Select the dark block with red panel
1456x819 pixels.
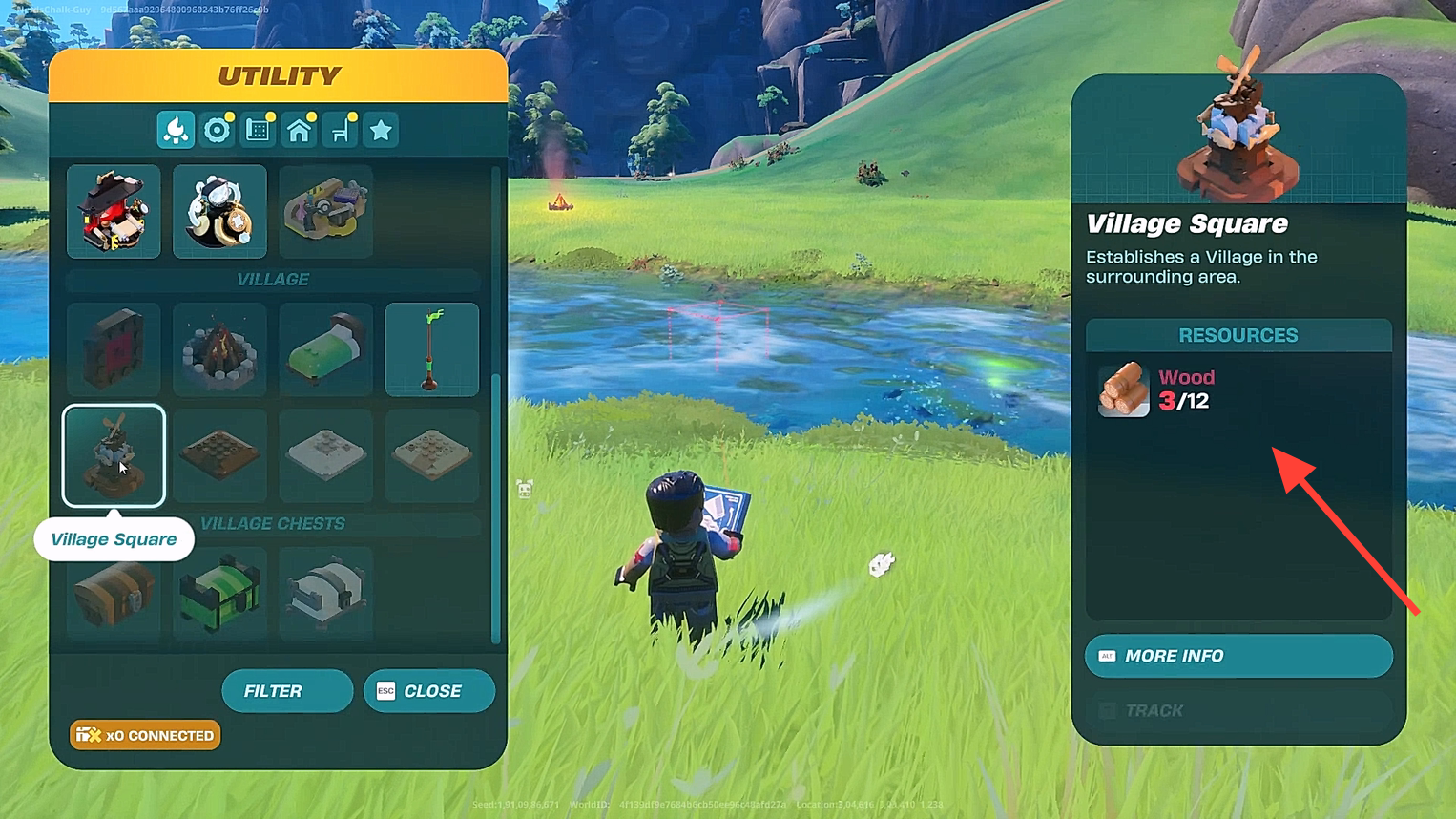click(x=114, y=349)
